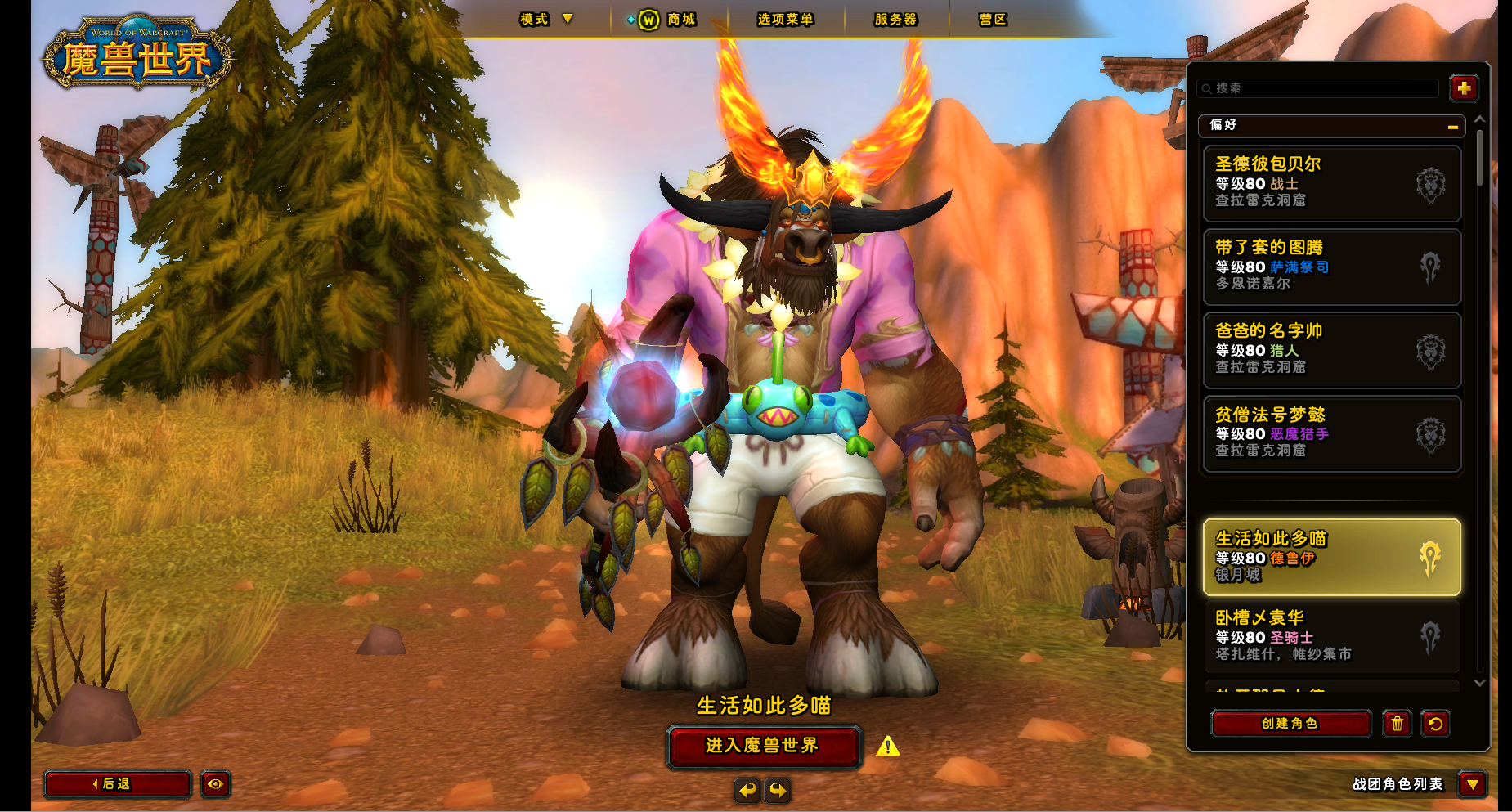
Task: Select character 圣德彼包贝尔 warrior
Action: point(1331,183)
